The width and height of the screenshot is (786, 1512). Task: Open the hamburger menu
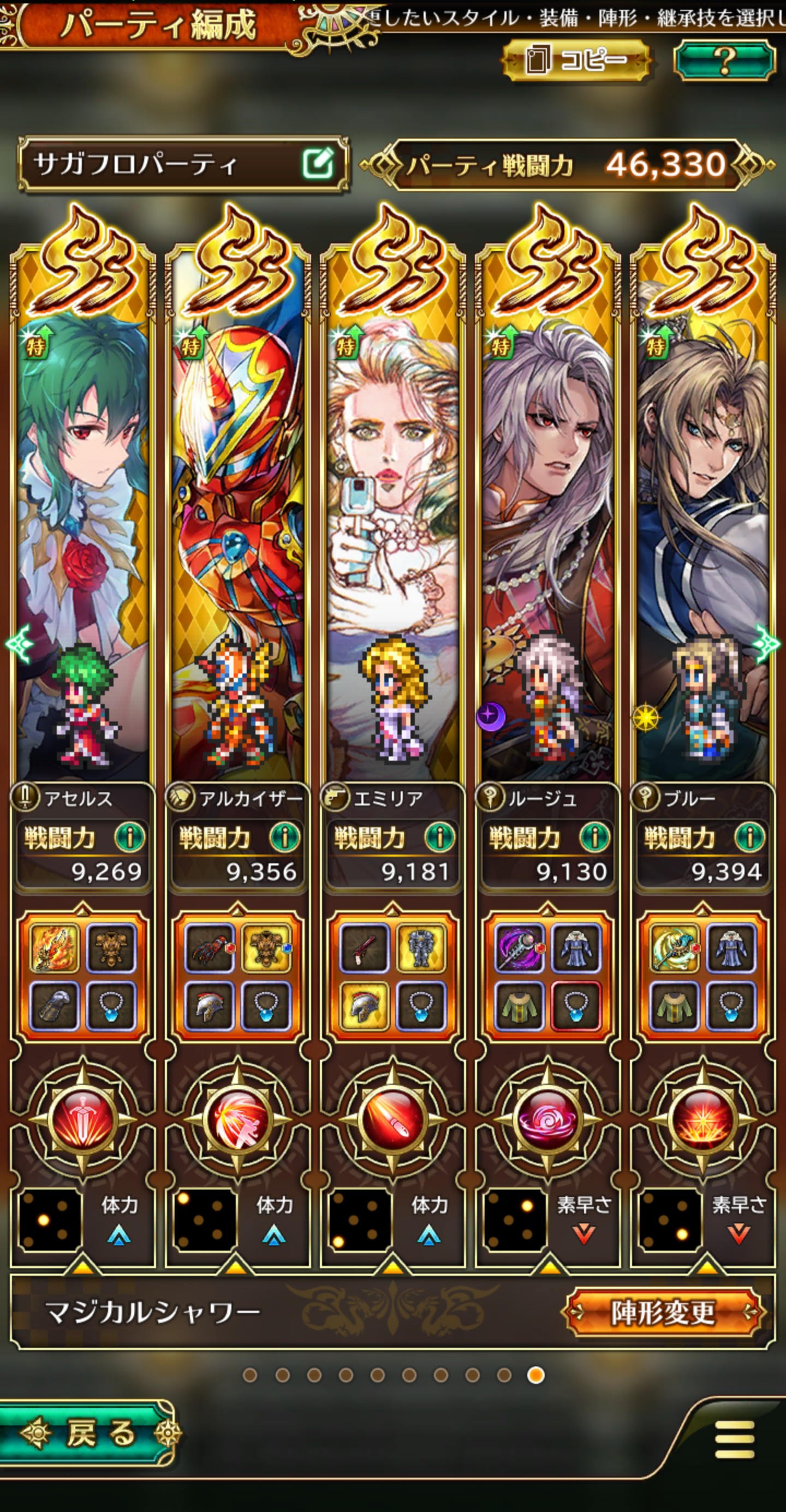pos(734,1439)
